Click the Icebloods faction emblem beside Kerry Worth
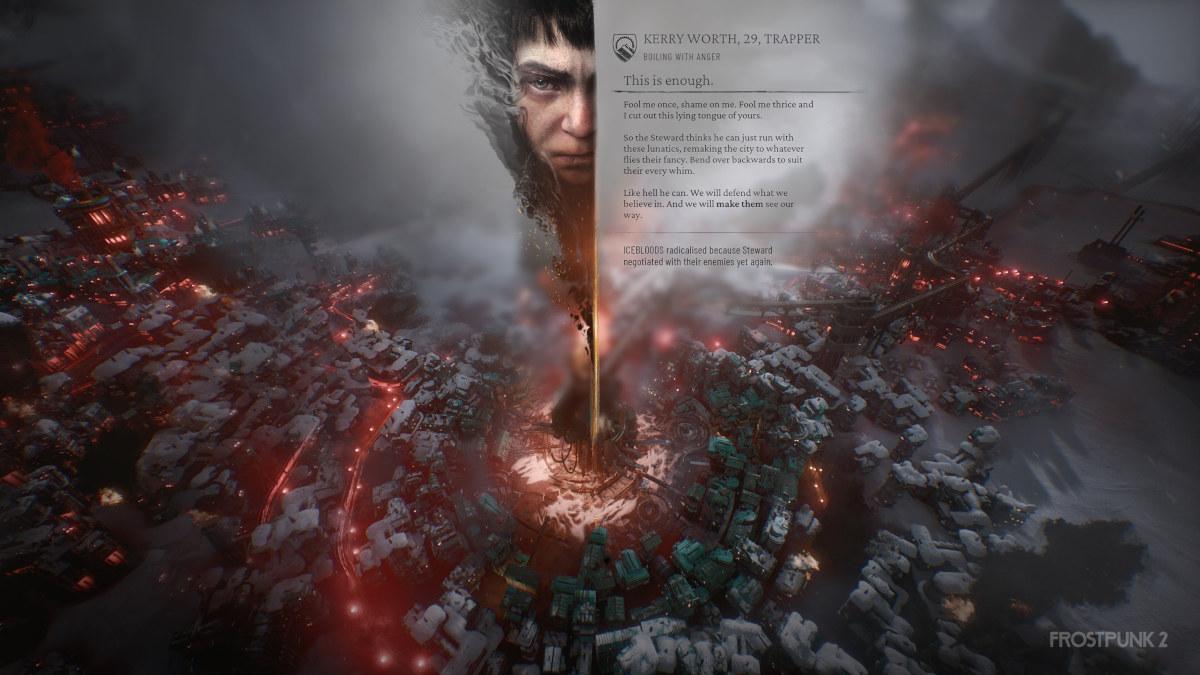The height and width of the screenshot is (675, 1200). pyautogui.click(x=625, y=44)
